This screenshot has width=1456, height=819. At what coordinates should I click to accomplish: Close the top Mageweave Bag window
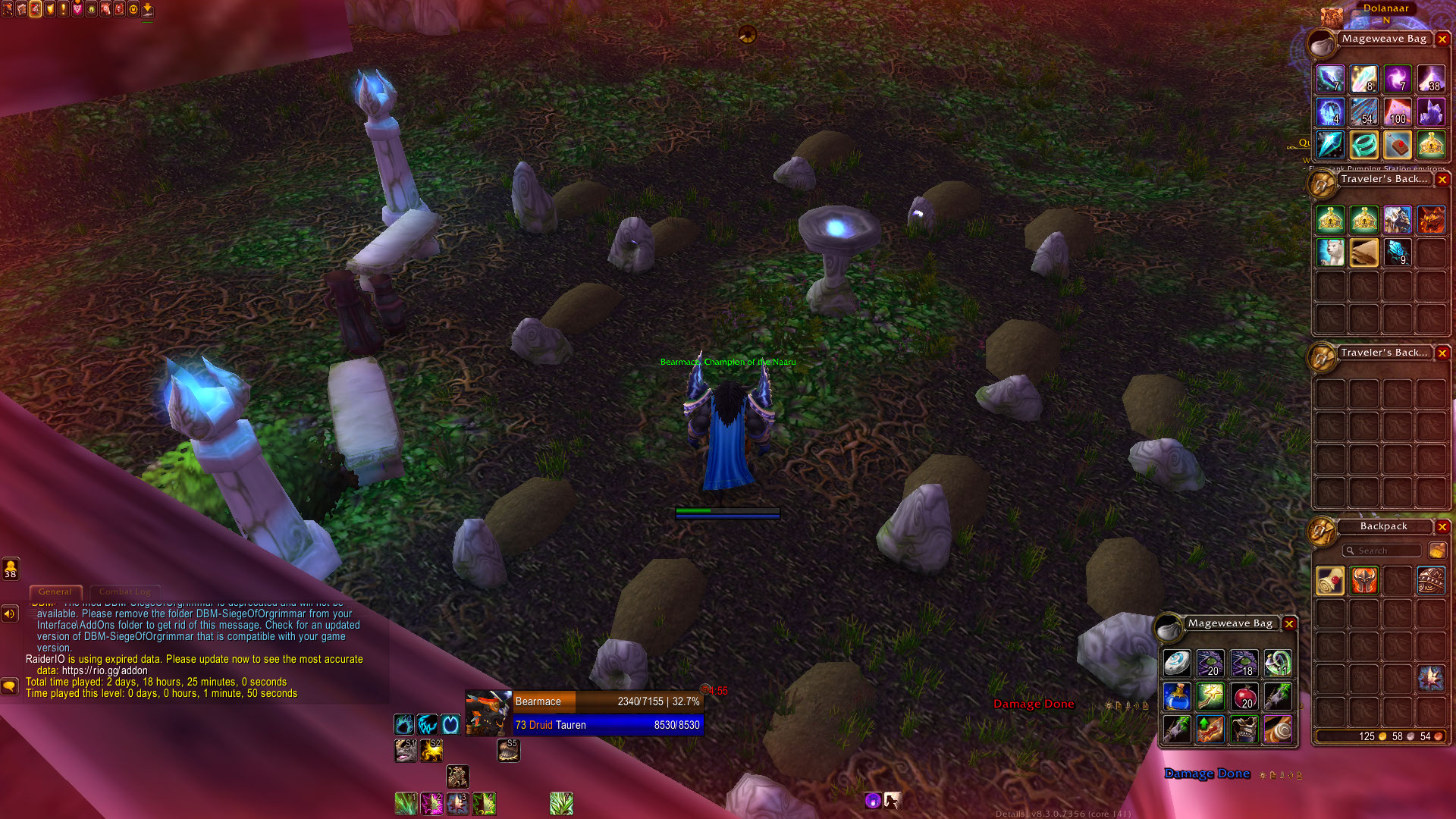pyautogui.click(x=1442, y=39)
